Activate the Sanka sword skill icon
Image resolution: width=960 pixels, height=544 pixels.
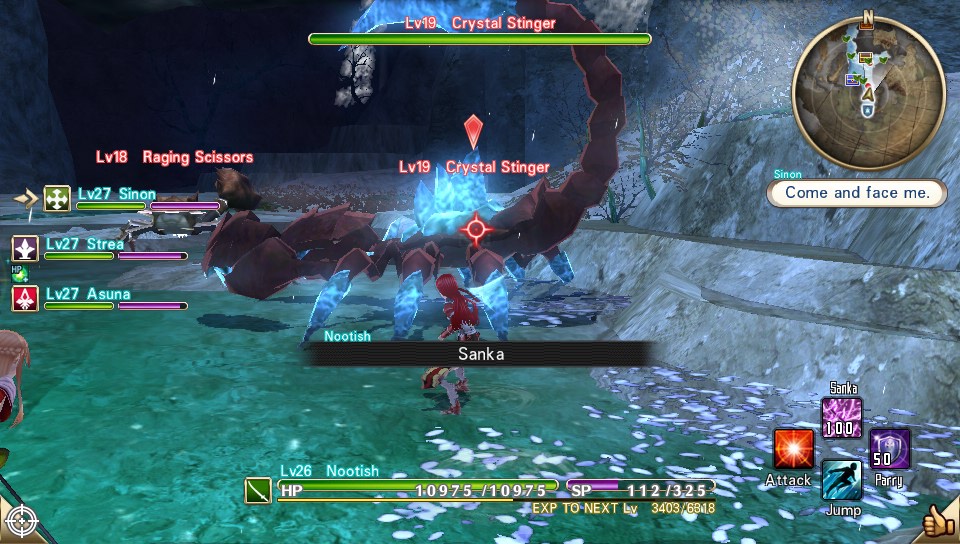tap(842, 418)
